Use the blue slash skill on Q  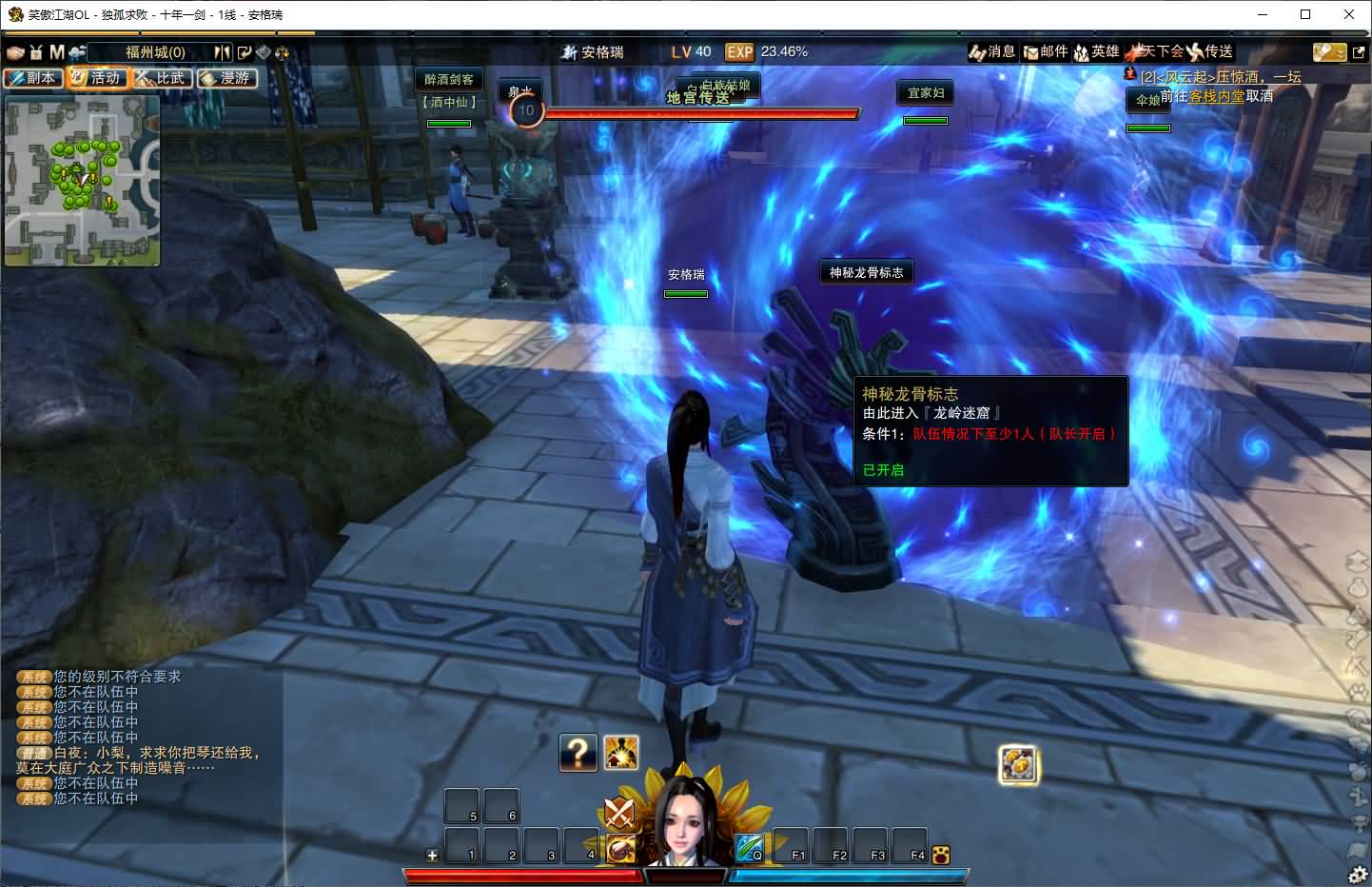(x=748, y=846)
